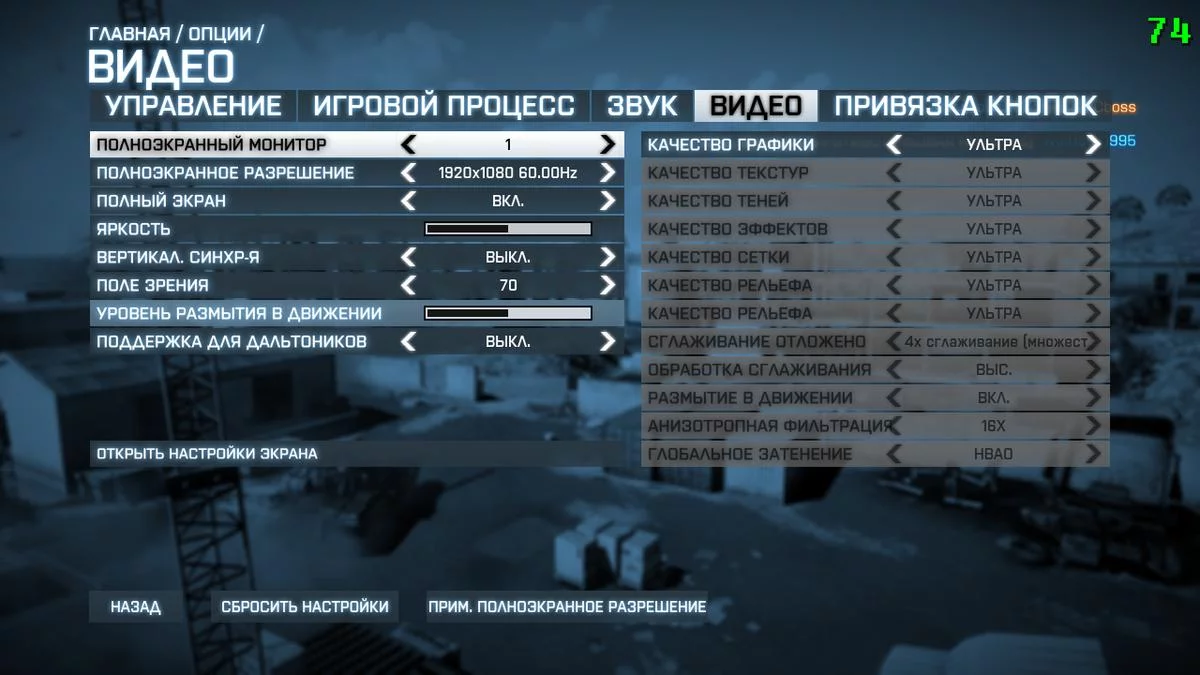
Task: Open the ИГРОВОЙ ПРОЦЕСС tab
Action: pos(444,106)
